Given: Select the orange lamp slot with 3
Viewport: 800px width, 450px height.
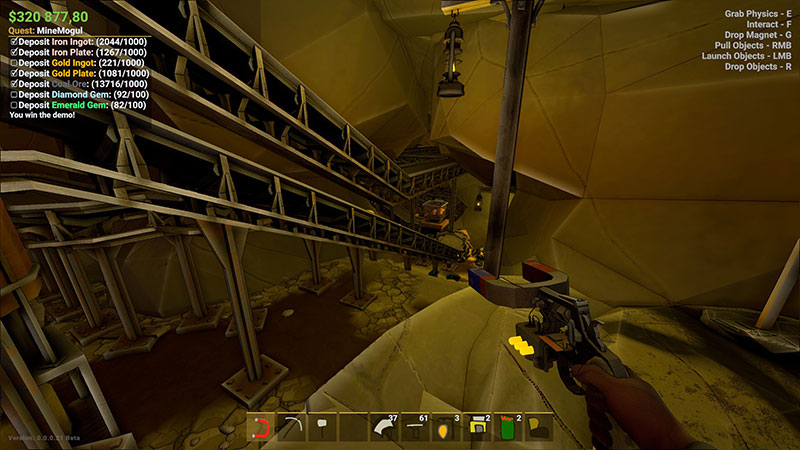Looking at the screenshot, I should point(446,428).
